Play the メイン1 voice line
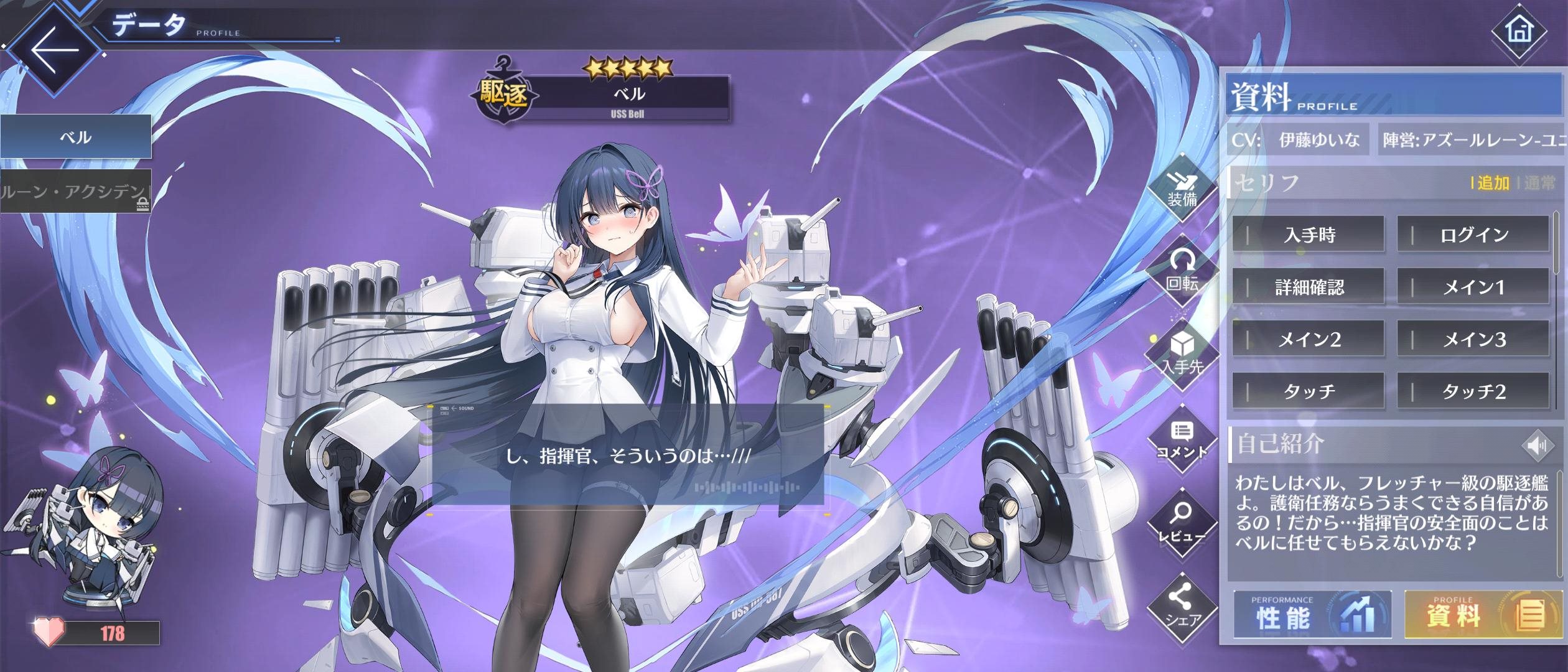 [x=1473, y=287]
